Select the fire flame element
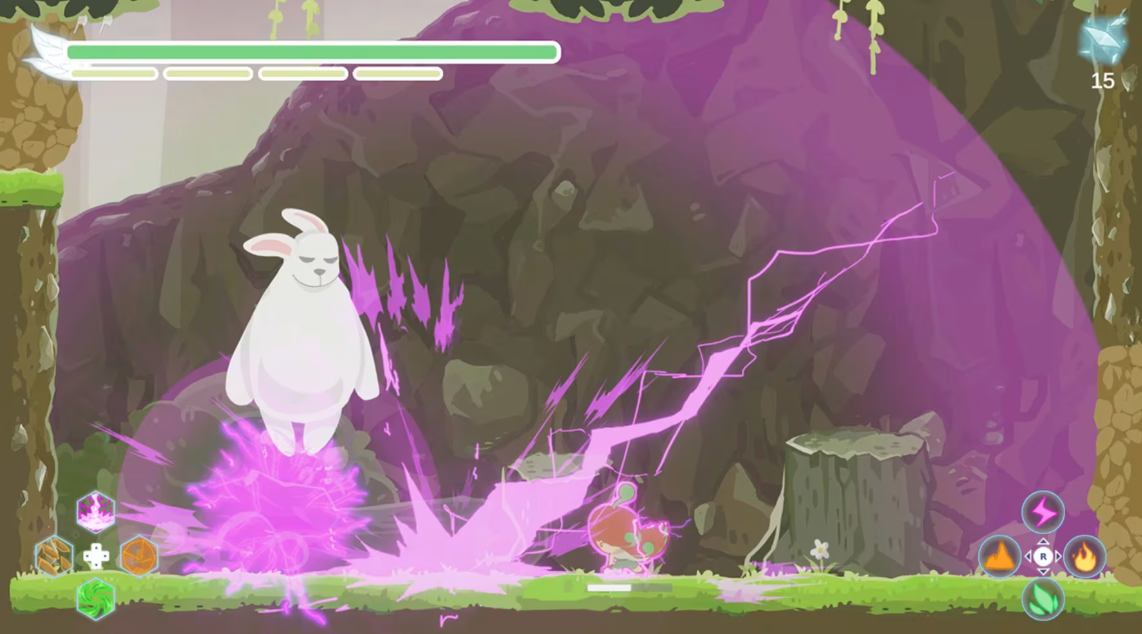 (x=1085, y=557)
